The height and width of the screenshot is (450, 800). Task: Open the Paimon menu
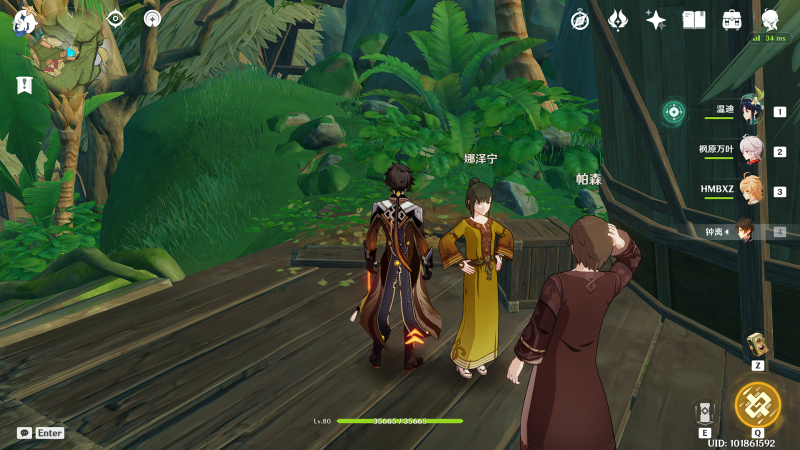(x=24, y=20)
